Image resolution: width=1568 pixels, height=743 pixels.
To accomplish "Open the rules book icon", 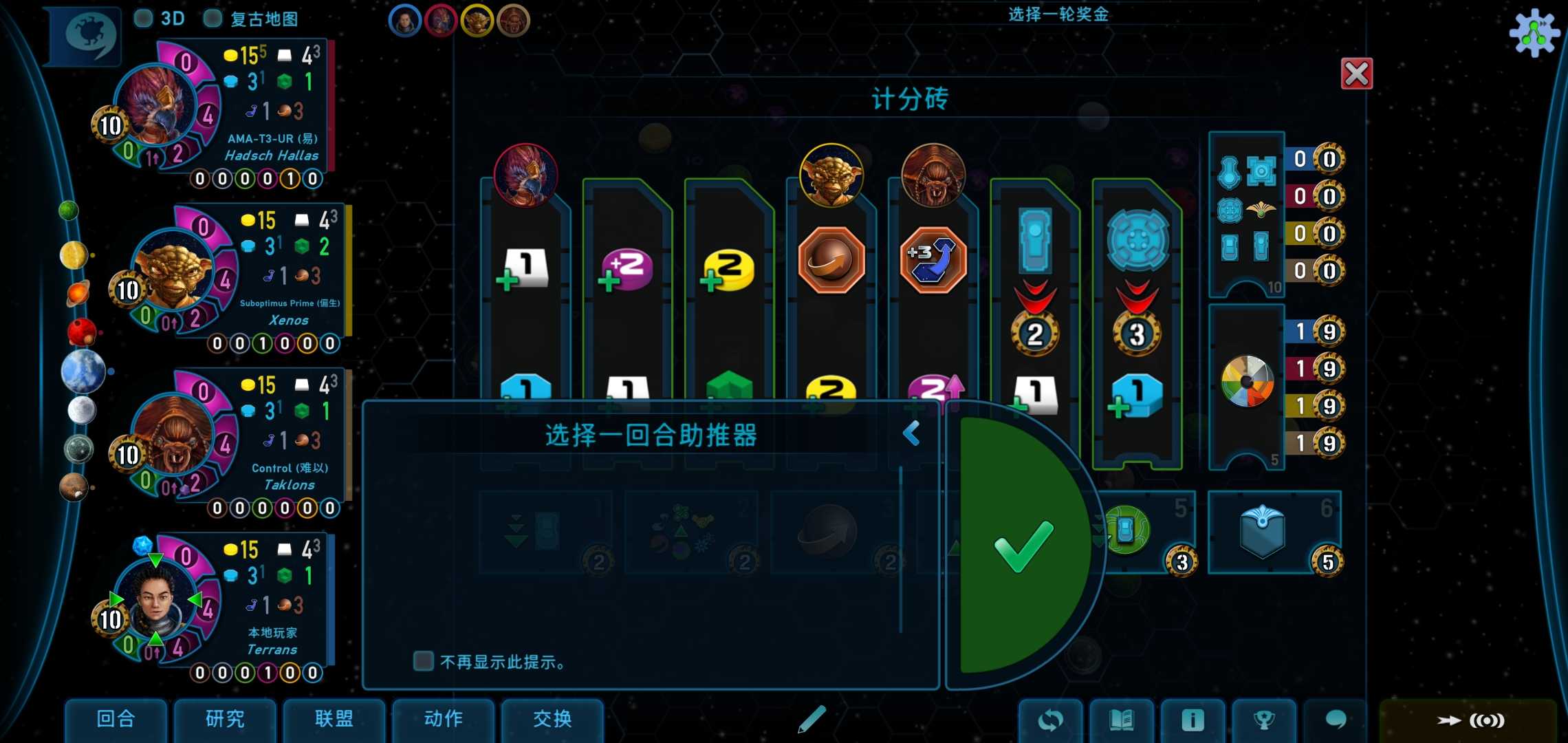I will pos(1122,720).
